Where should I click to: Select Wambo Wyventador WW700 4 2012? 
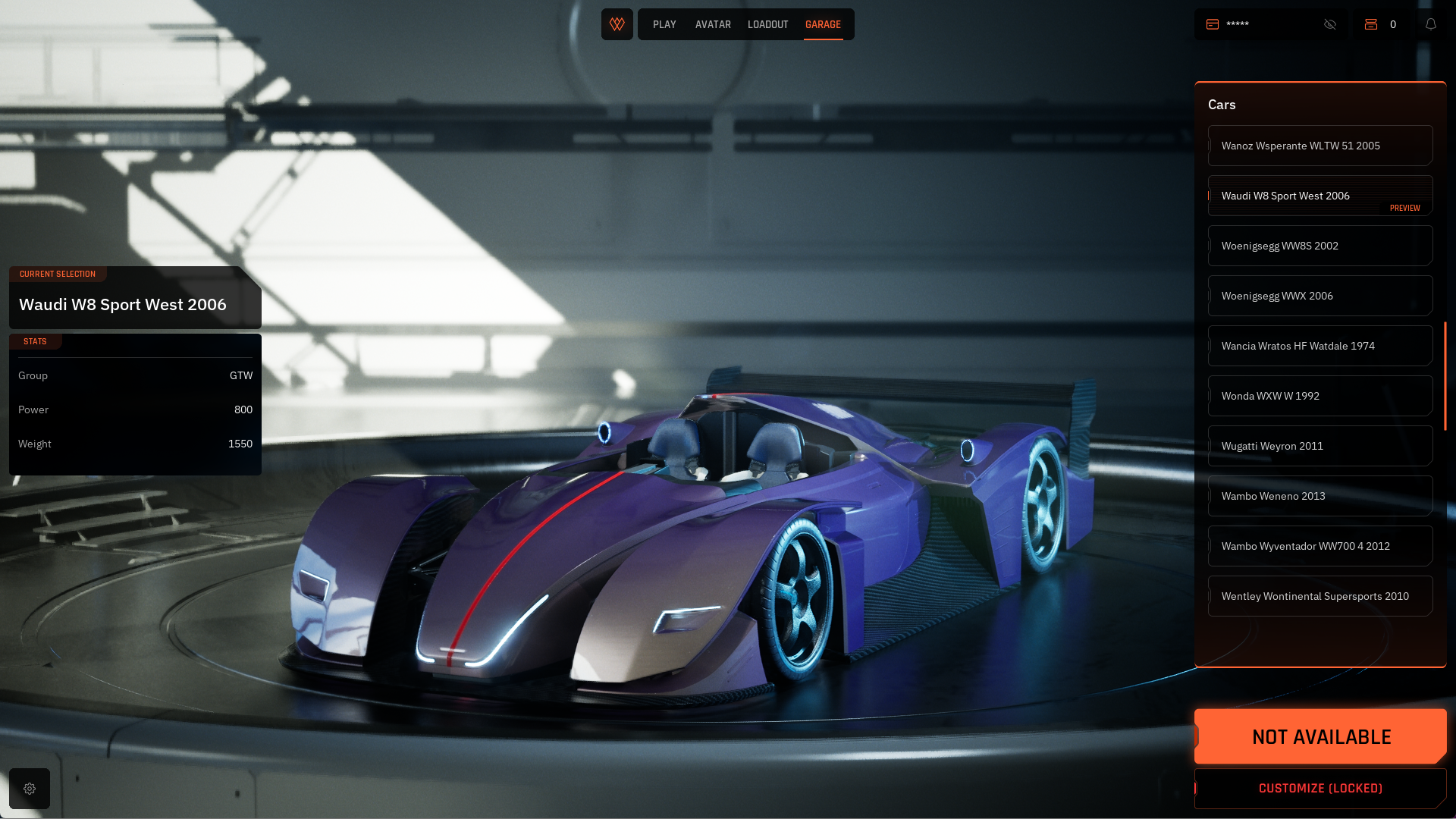tap(1319, 546)
